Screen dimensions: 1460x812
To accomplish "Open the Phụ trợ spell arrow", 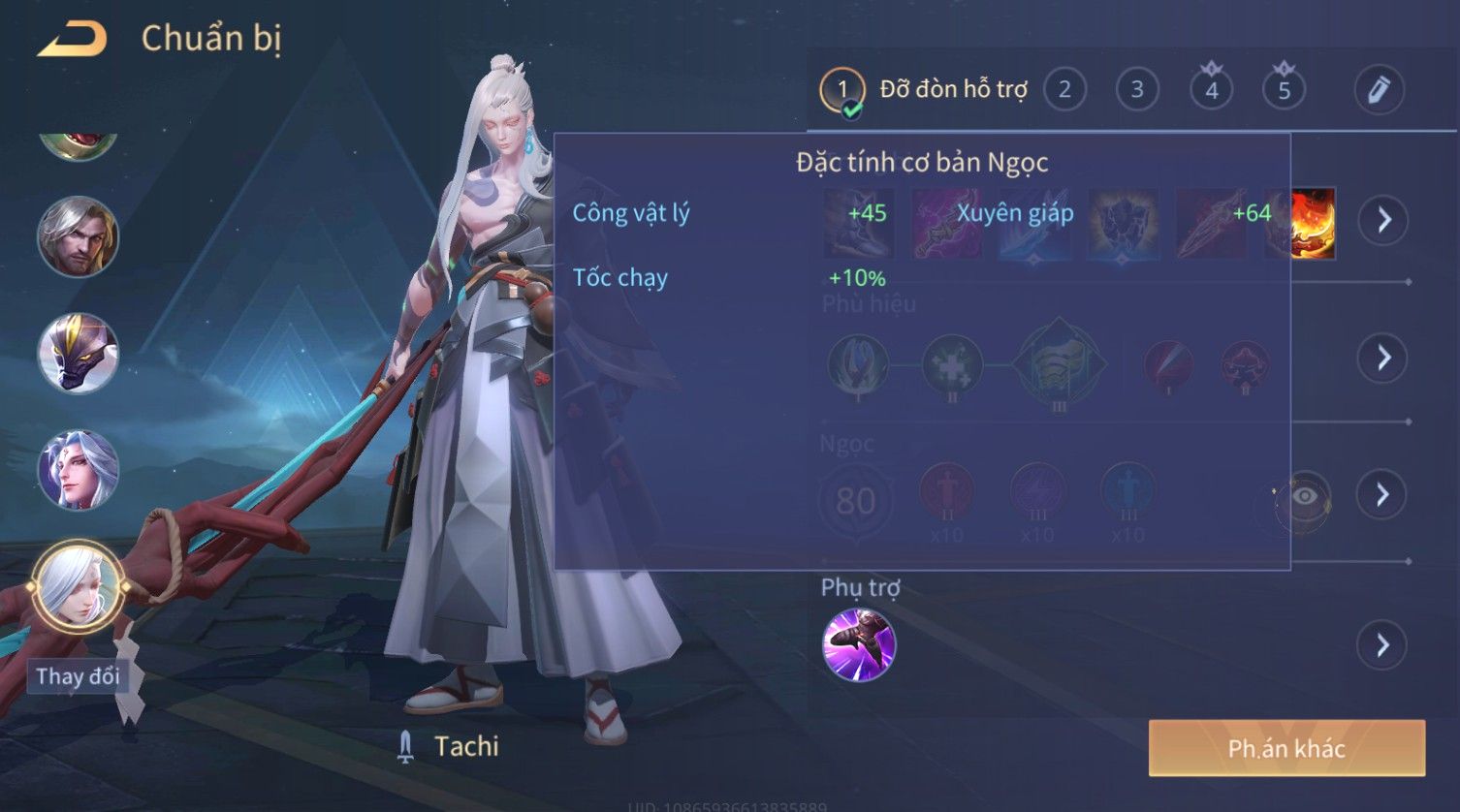I will 1382,645.
